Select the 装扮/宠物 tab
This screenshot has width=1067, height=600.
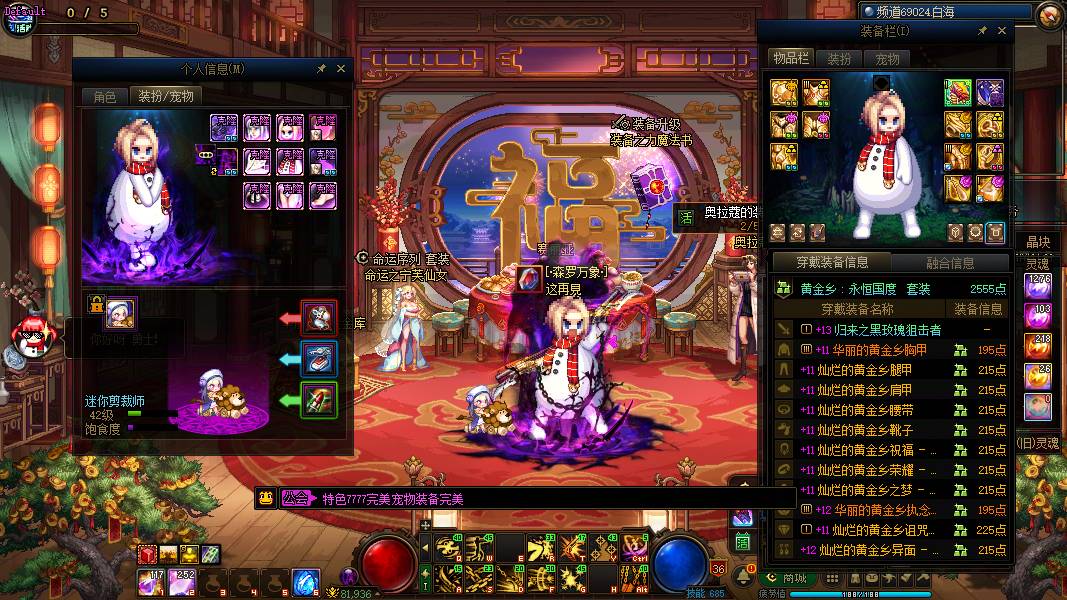(x=165, y=96)
